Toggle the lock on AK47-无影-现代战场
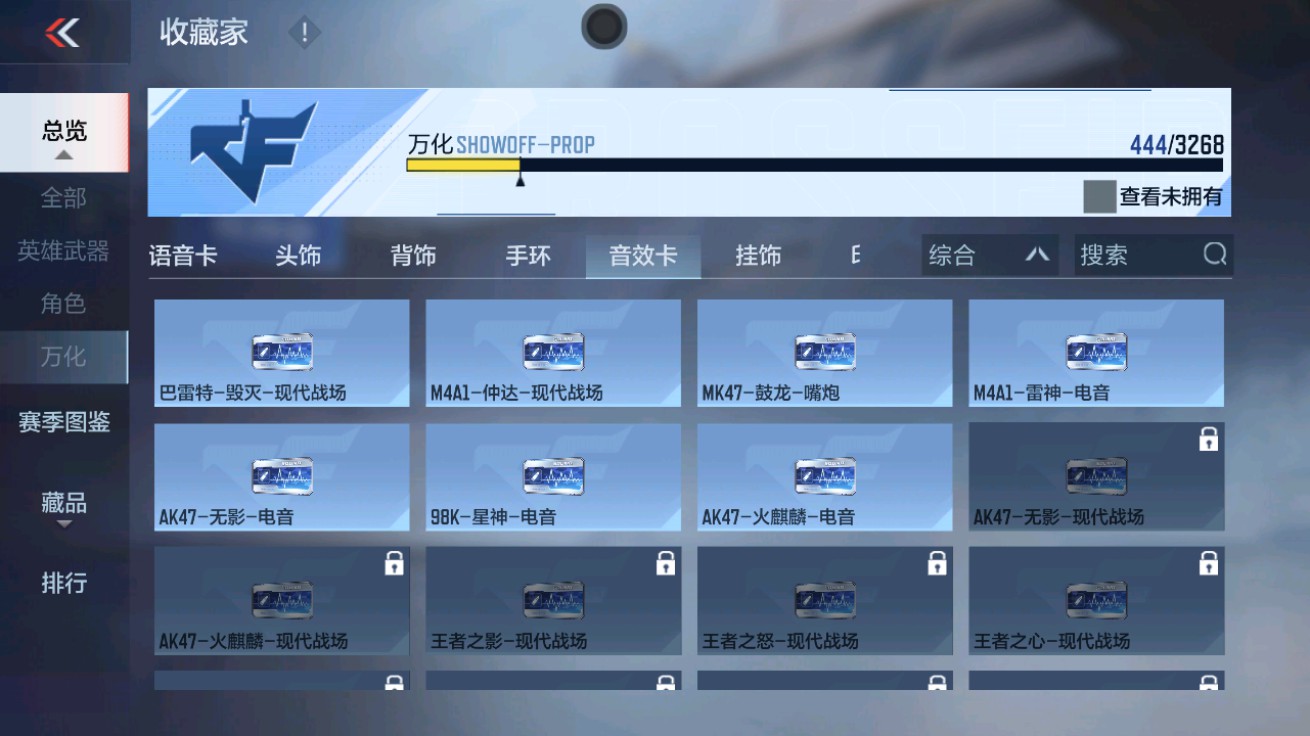 click(1207, 438)
